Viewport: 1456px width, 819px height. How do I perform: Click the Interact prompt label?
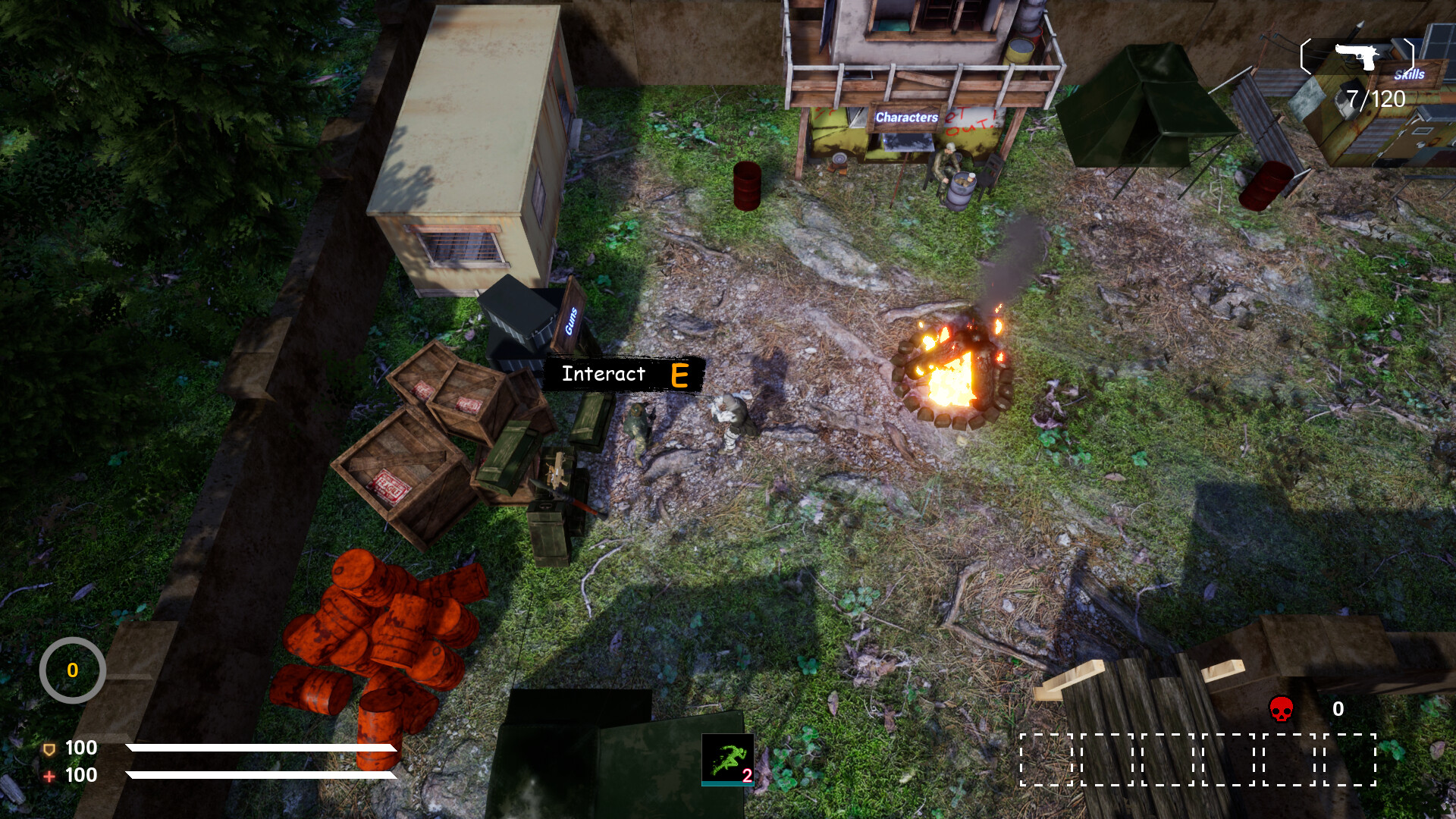coord(603,374)
